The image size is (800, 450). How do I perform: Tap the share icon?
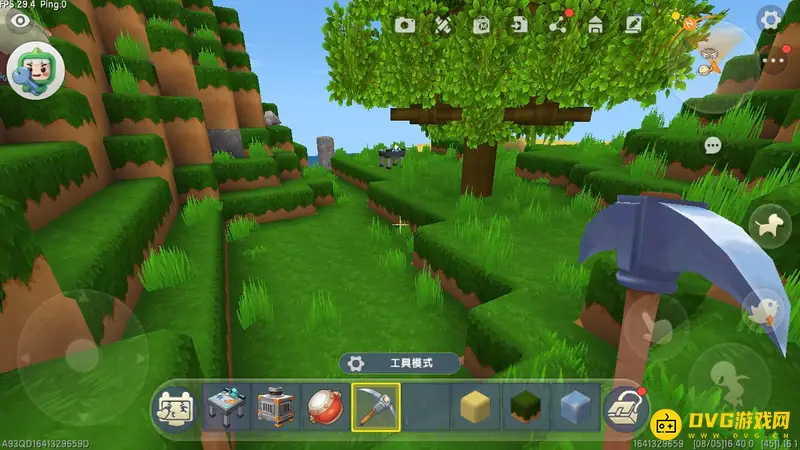click(x=557, y=25)
